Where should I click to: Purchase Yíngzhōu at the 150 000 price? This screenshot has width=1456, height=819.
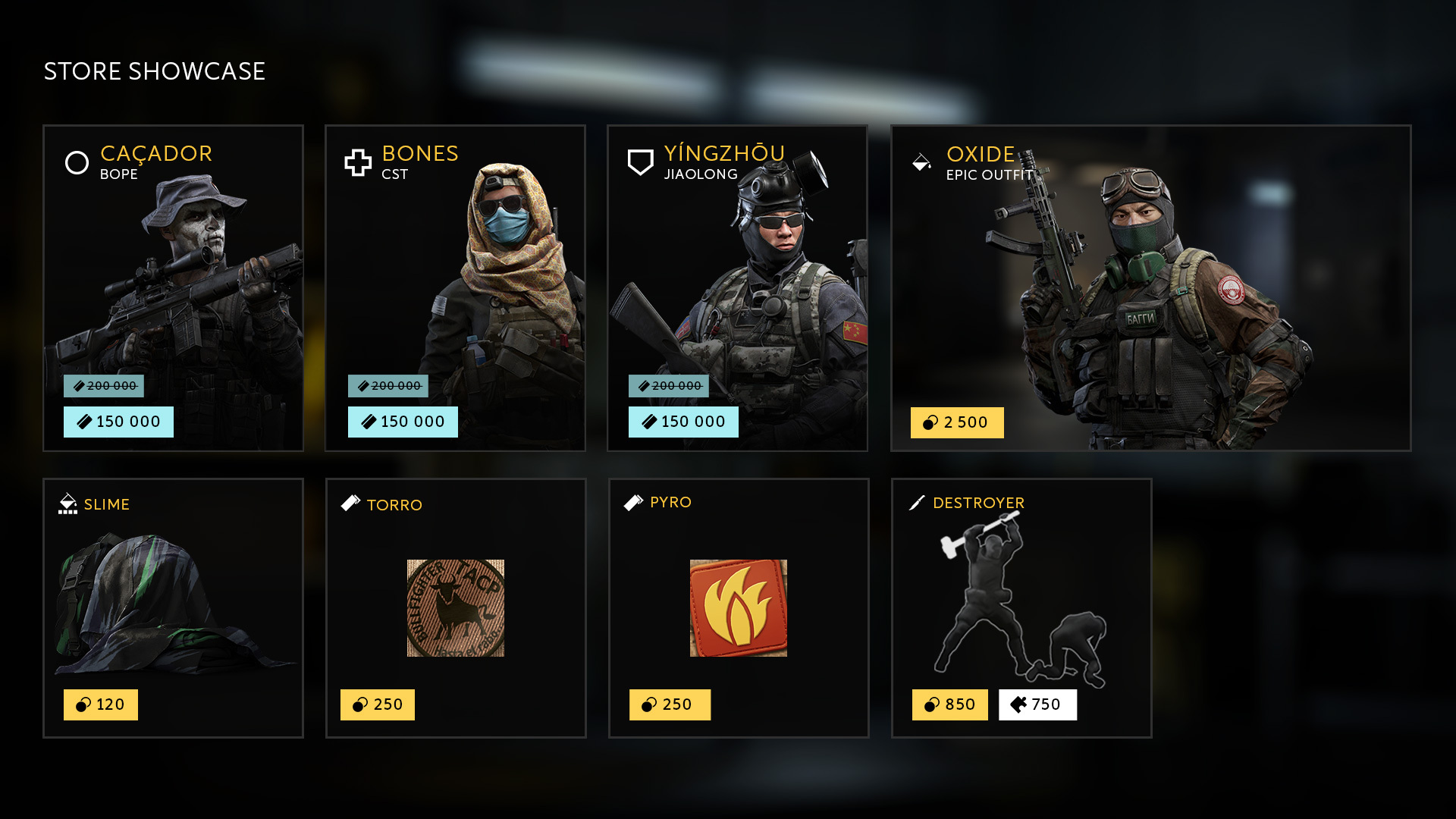coord(683,422)
